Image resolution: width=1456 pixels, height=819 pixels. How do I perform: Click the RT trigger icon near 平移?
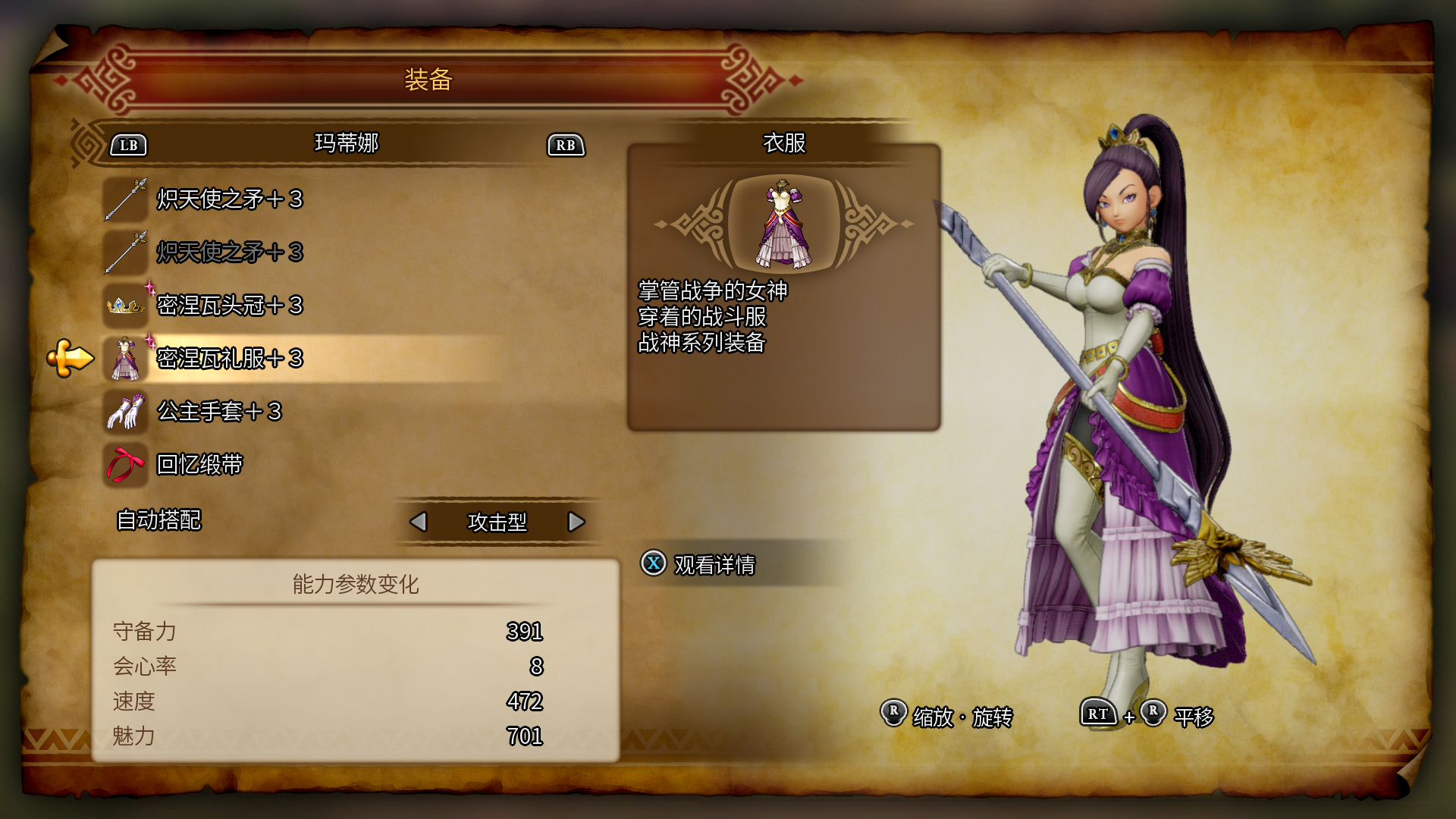(x=1097, y=713)
